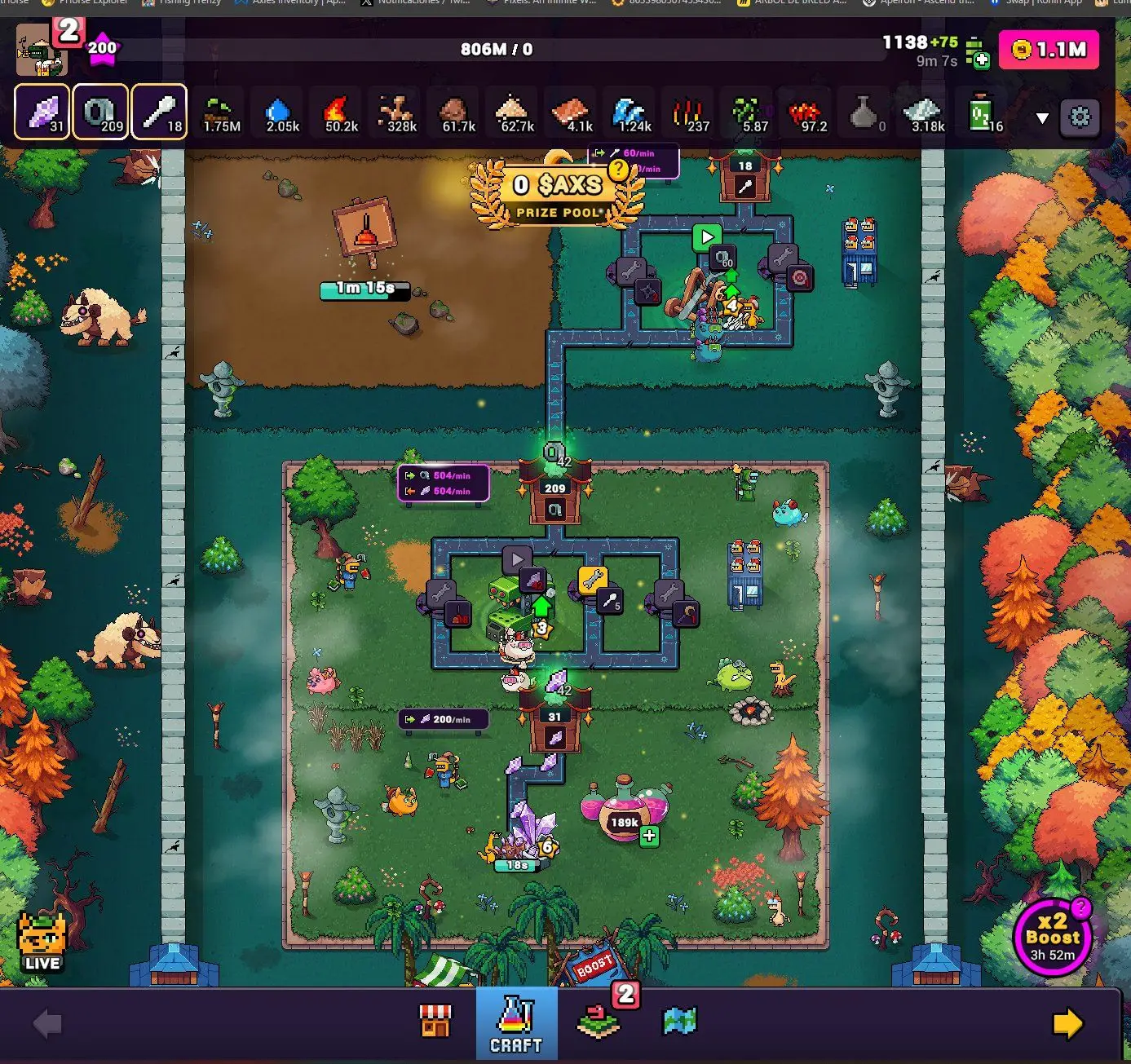Click the yellow wrench upgrade slot
Viewport: 1131px width, 1064px height.
point(594,581)
